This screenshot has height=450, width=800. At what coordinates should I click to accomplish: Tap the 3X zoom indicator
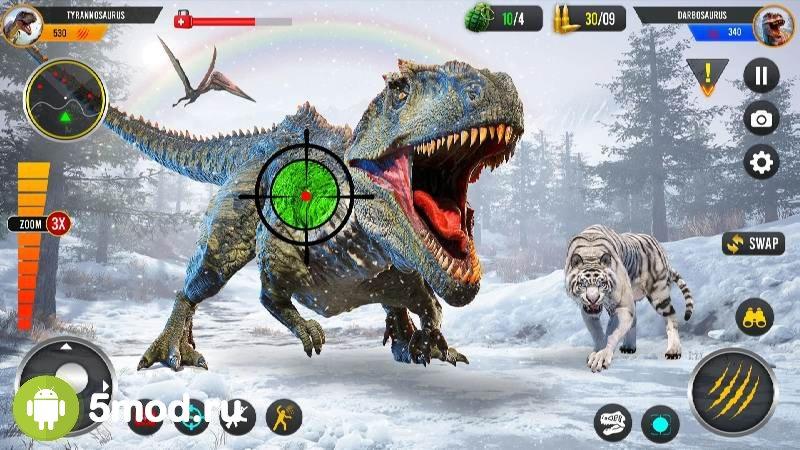tap(59, 223)
